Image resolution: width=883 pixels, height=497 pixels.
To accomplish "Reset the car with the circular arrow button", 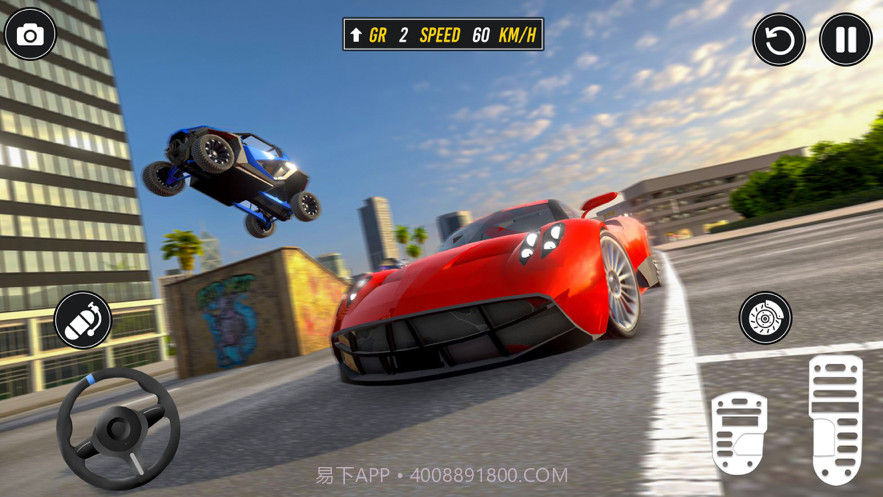I will (x=779, y=40).
